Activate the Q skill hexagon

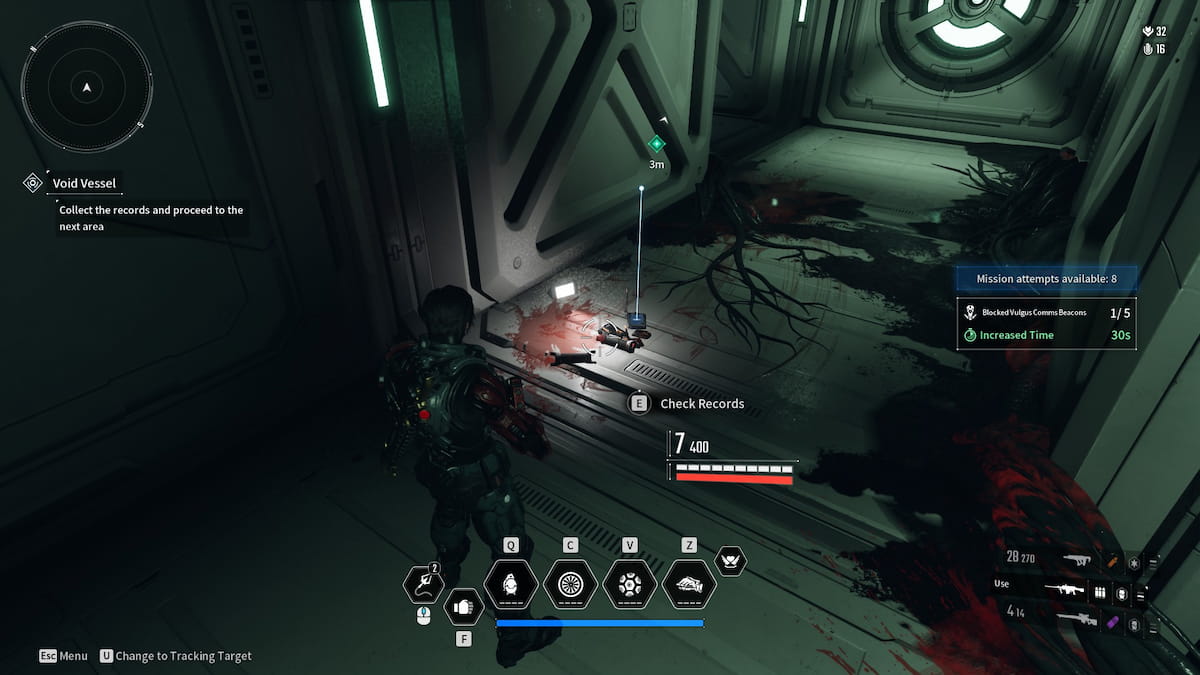point(511,584)
